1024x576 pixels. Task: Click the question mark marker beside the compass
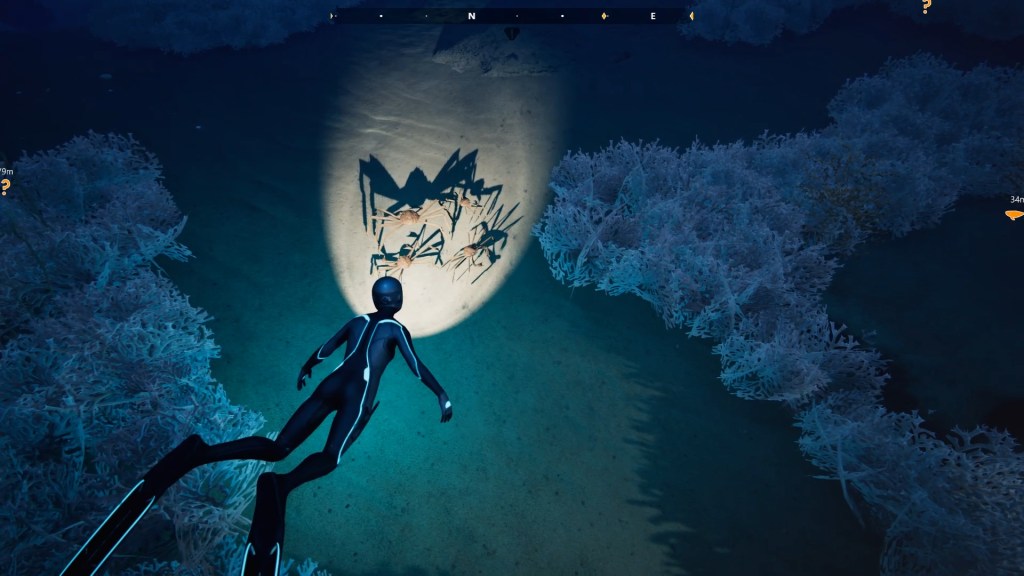coord(926,7)
